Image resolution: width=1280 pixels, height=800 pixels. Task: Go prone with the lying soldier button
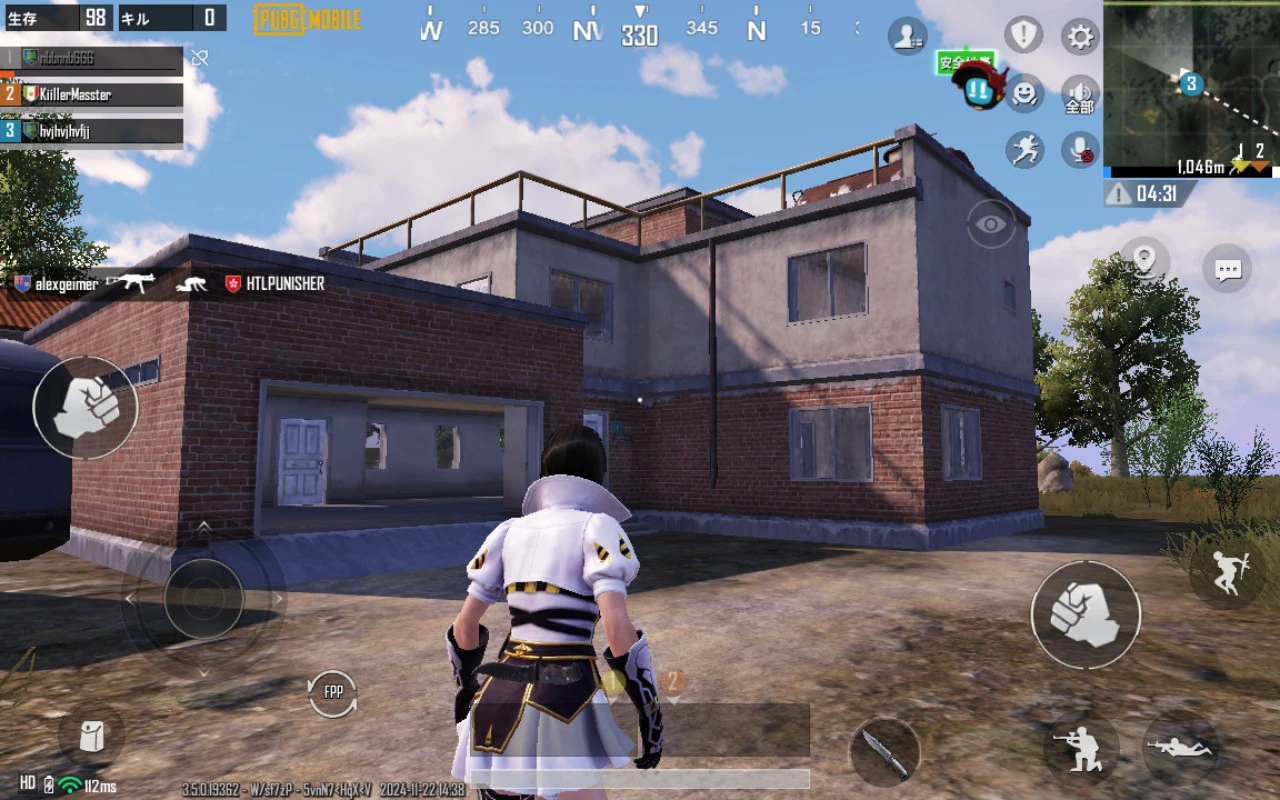pos(1179,749)
